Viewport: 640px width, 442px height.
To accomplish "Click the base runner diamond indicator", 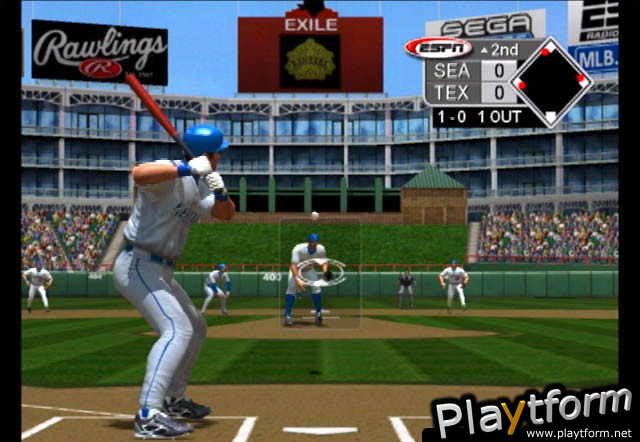I will coord(550,82).
